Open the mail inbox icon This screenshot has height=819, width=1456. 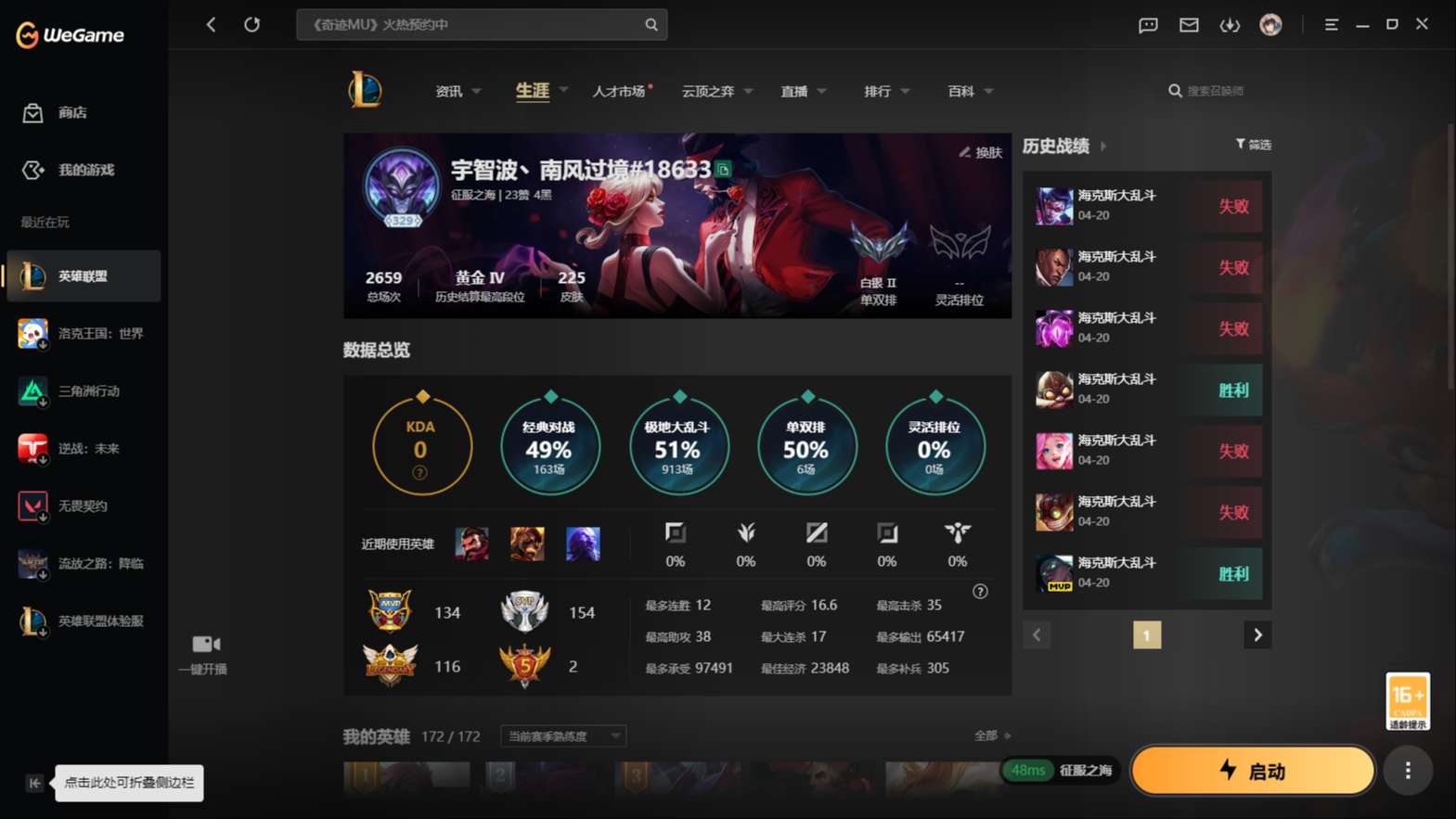click(x=1189, y=25)
